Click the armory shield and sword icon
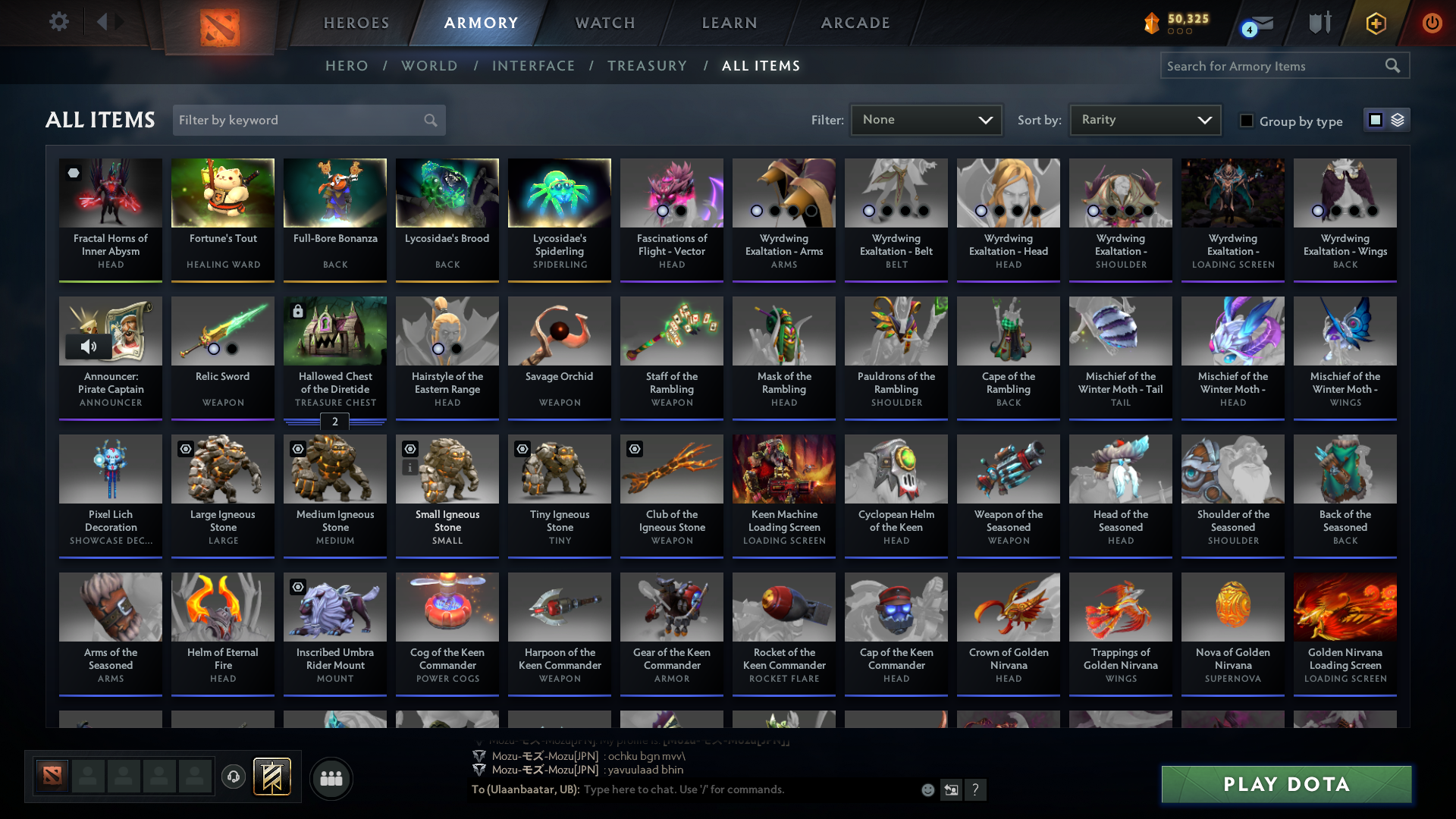The width and height of the screenshot is (1456, 819). click(1319, 23)
